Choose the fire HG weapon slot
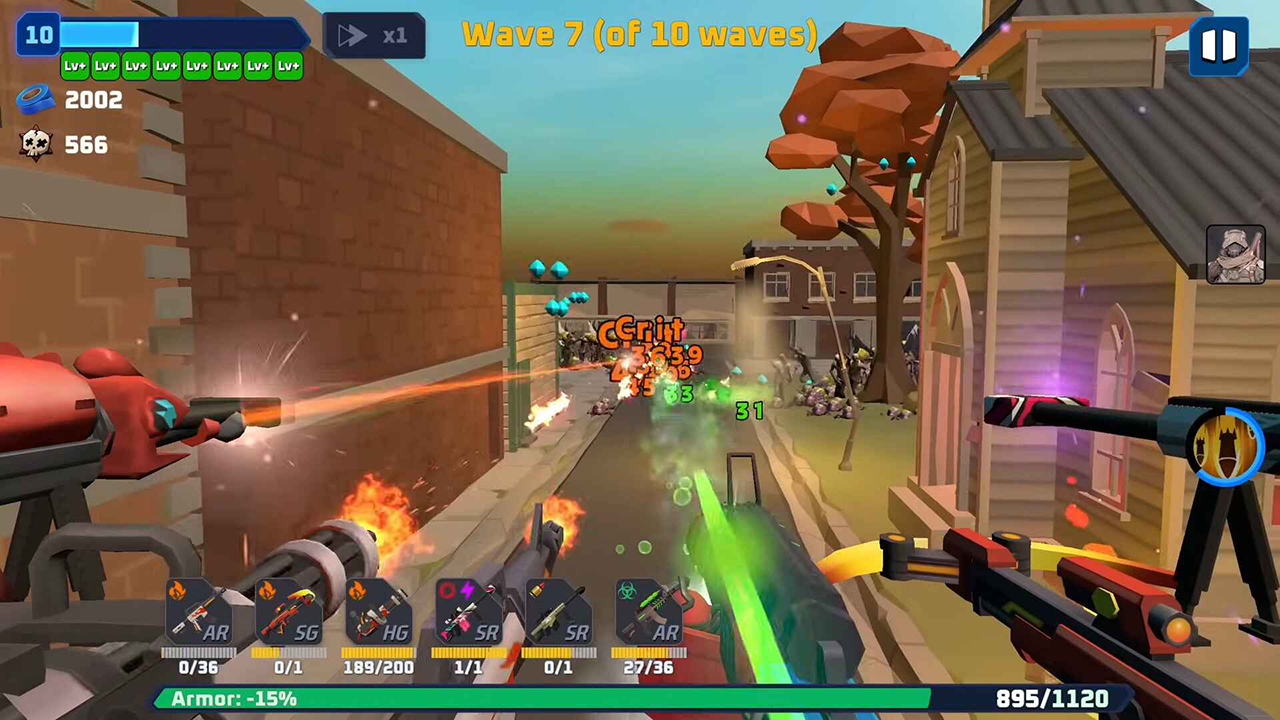 tap(378, 612)
